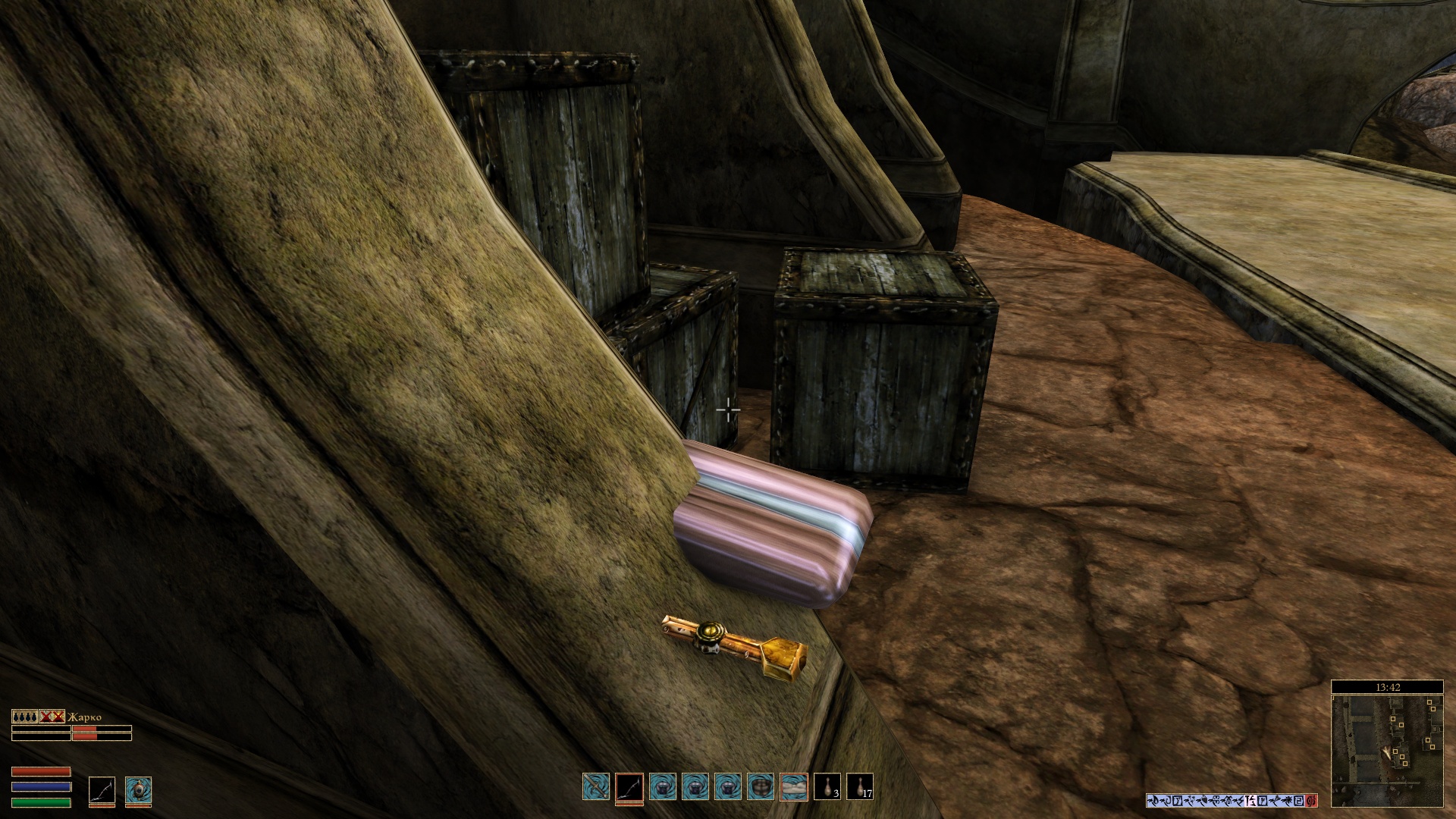
Task: Select the sword hotbar slot
Action: click(596, 787)
